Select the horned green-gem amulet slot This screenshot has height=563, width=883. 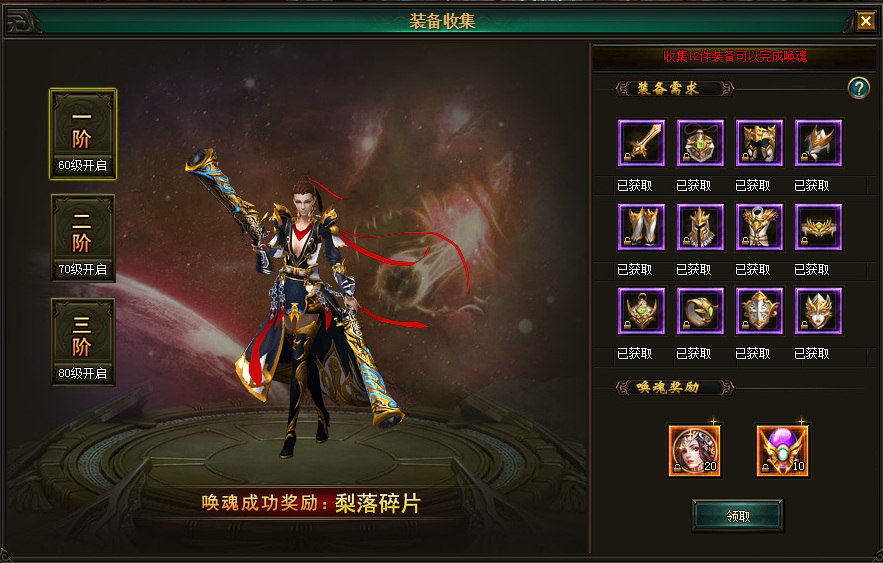pyautogui.click(x=641, y=311)
